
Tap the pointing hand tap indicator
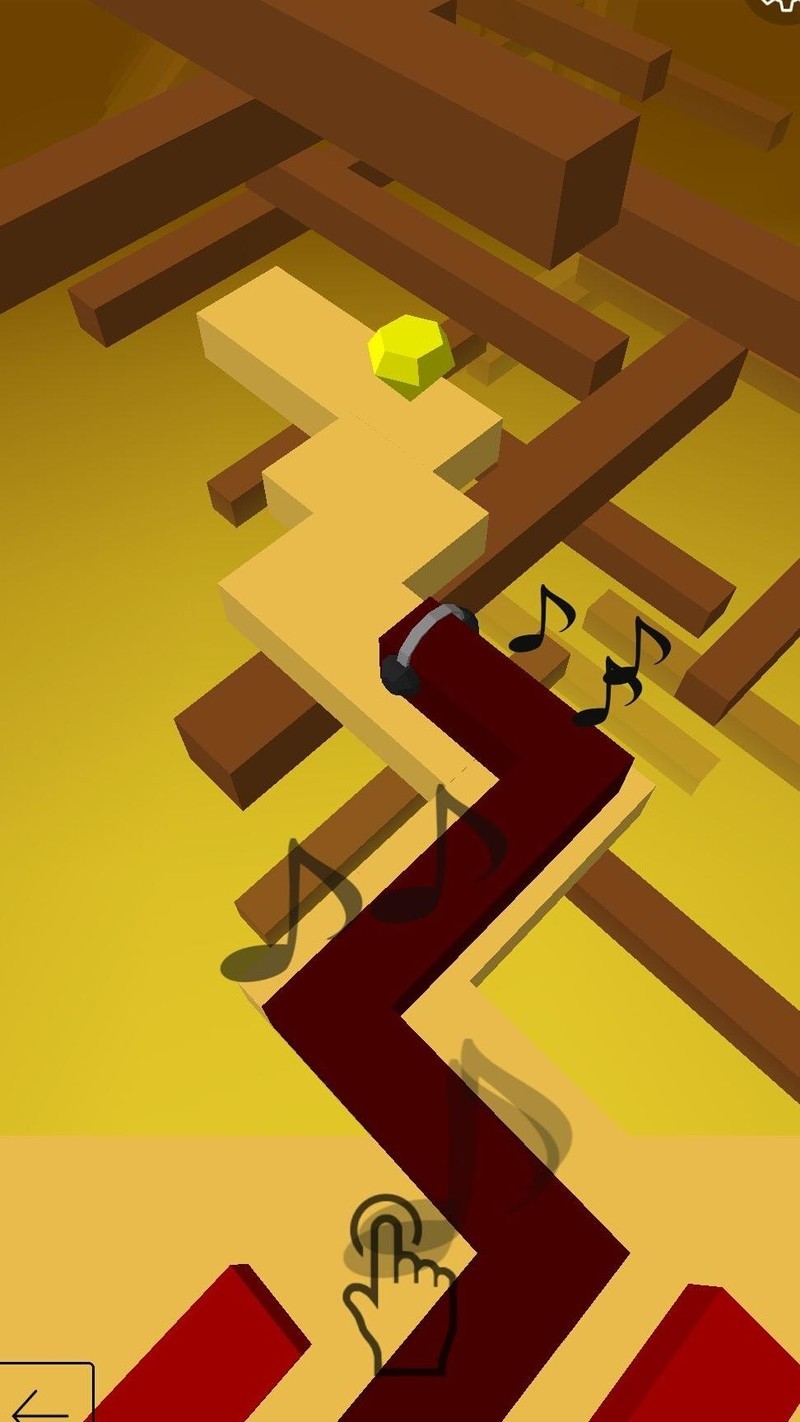click(395, 1280)
